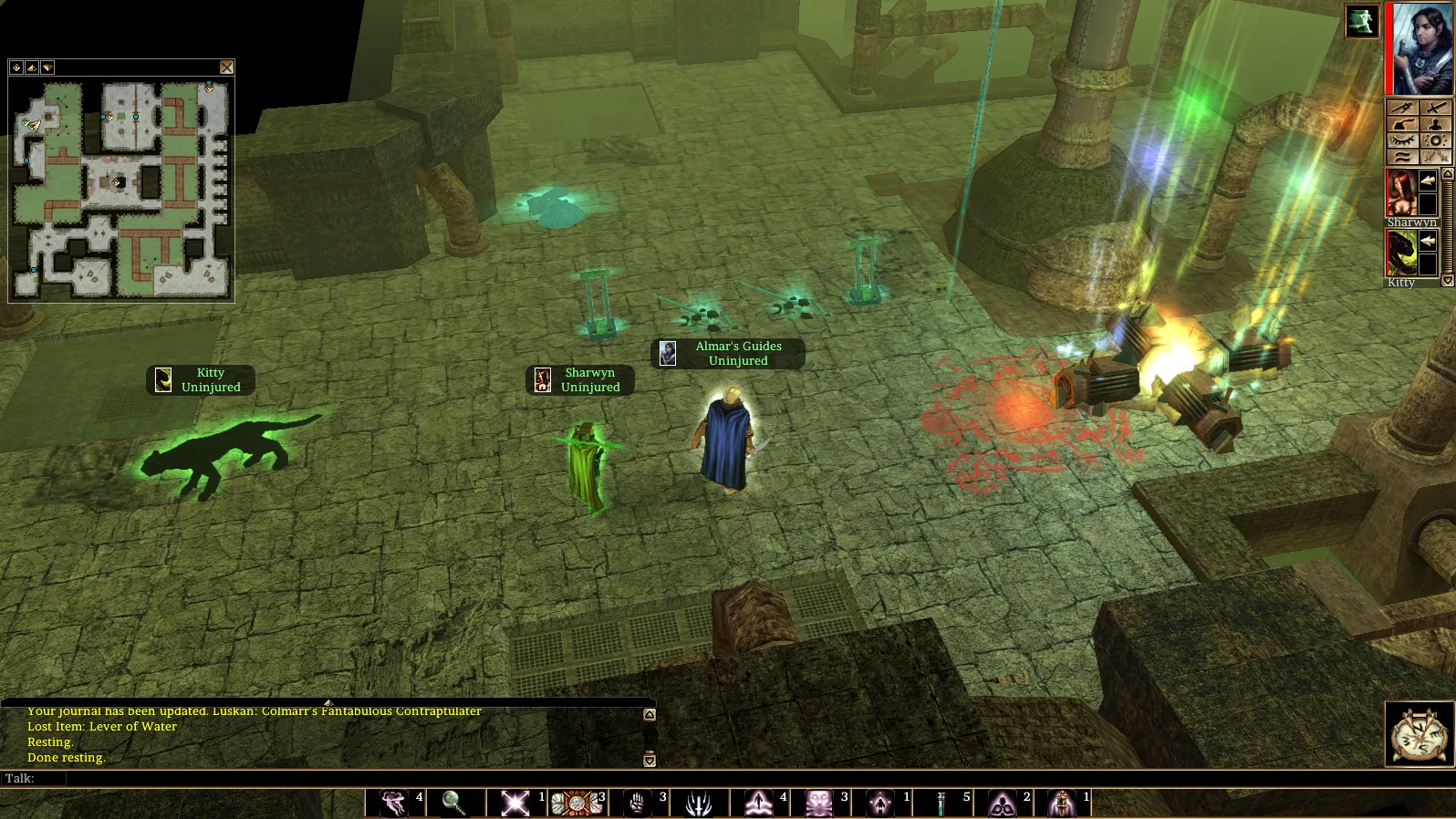The height and width of the screenshot is (819, 1456).
Task: Click the silhouette button in the portrait panel
Action: 1435,124
